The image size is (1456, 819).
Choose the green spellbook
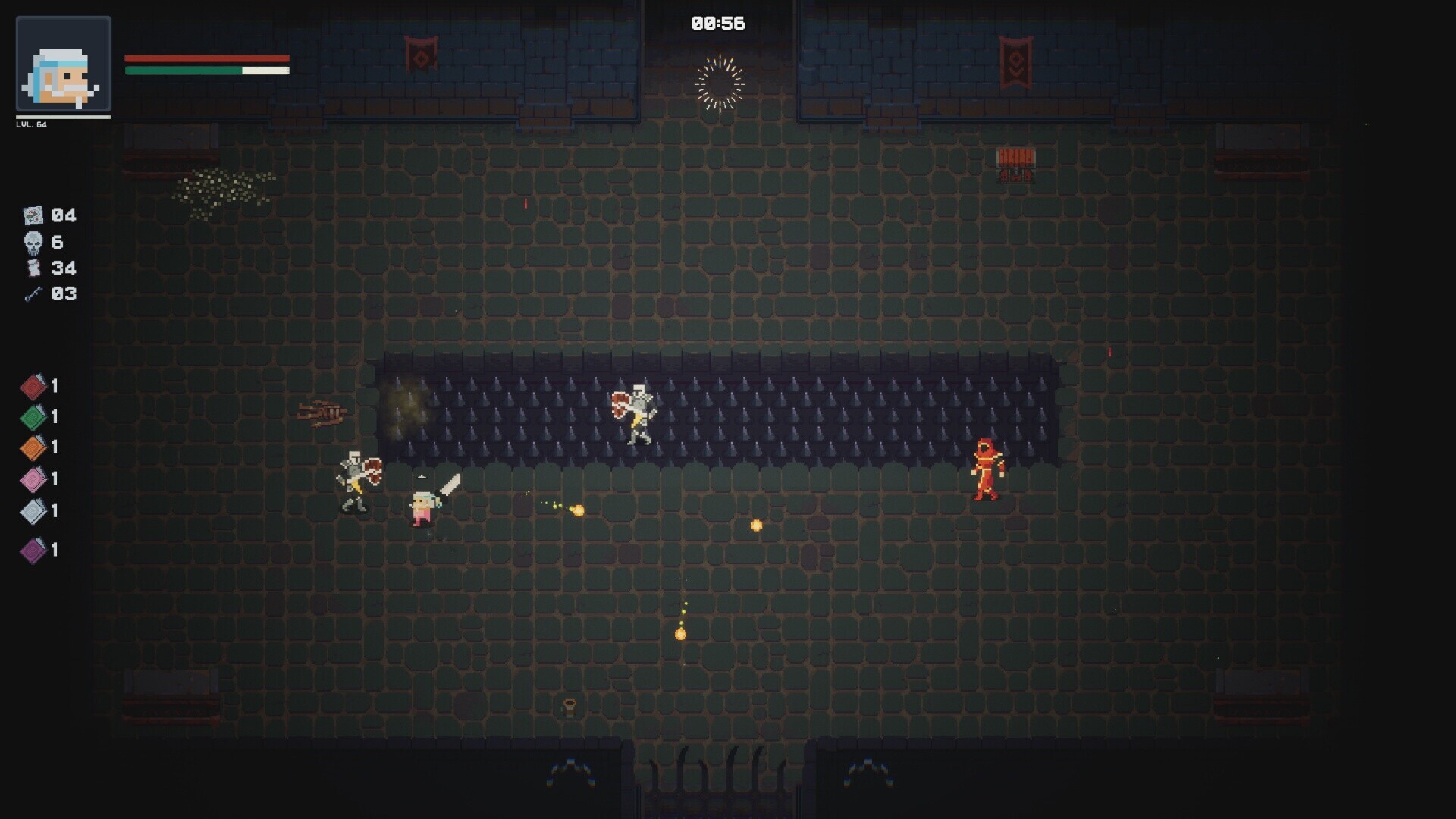click(x=33, y=417)
